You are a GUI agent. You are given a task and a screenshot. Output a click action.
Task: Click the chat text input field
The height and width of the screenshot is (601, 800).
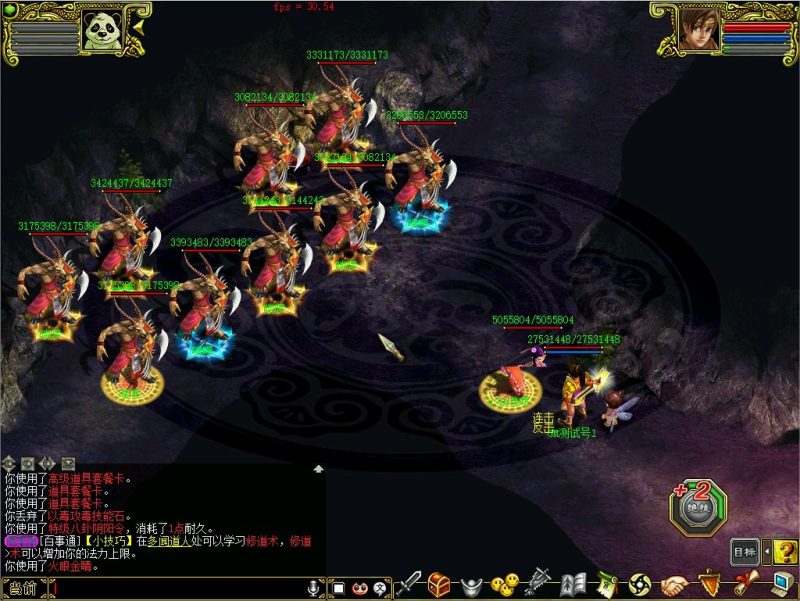pyautogui.click(x=170, y=588)
